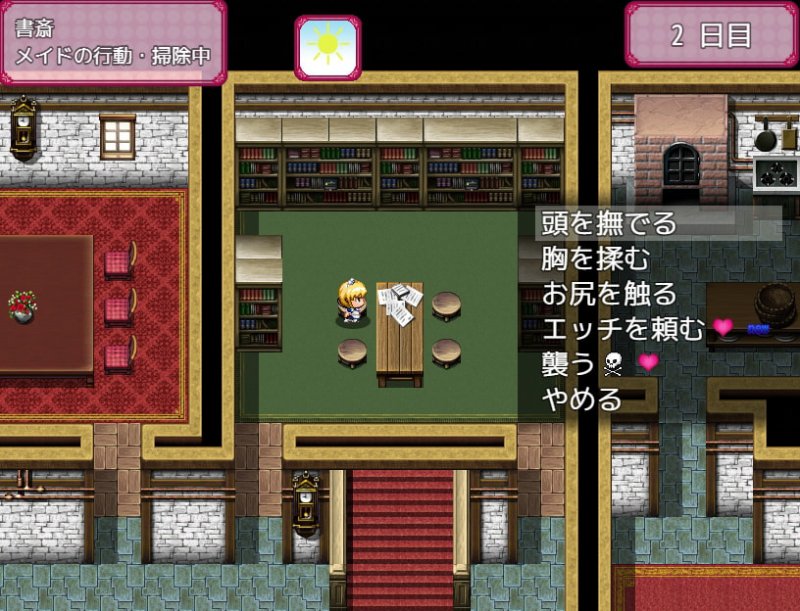Screen dimensions: 800x611
Task: Choose the 頭を撫でる option
Action: pyautogui.click(x=609, y=222)
